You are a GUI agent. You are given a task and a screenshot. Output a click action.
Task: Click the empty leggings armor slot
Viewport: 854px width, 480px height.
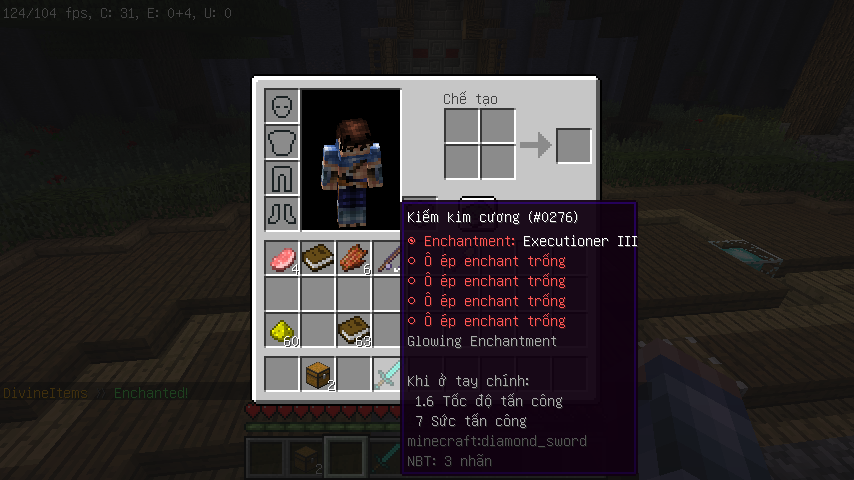point(282,178)
